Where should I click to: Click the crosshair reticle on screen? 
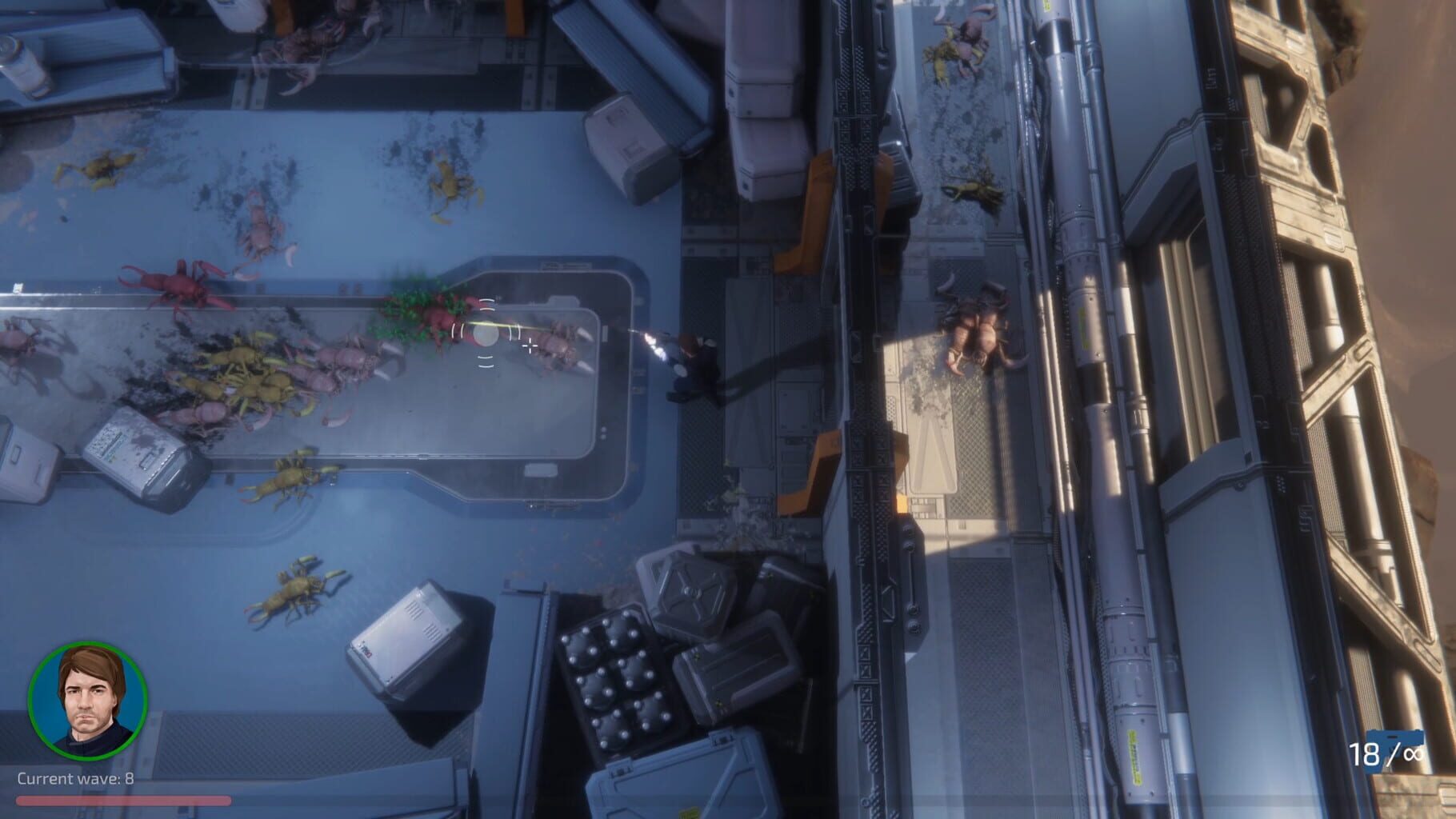[x=529, y=346]
